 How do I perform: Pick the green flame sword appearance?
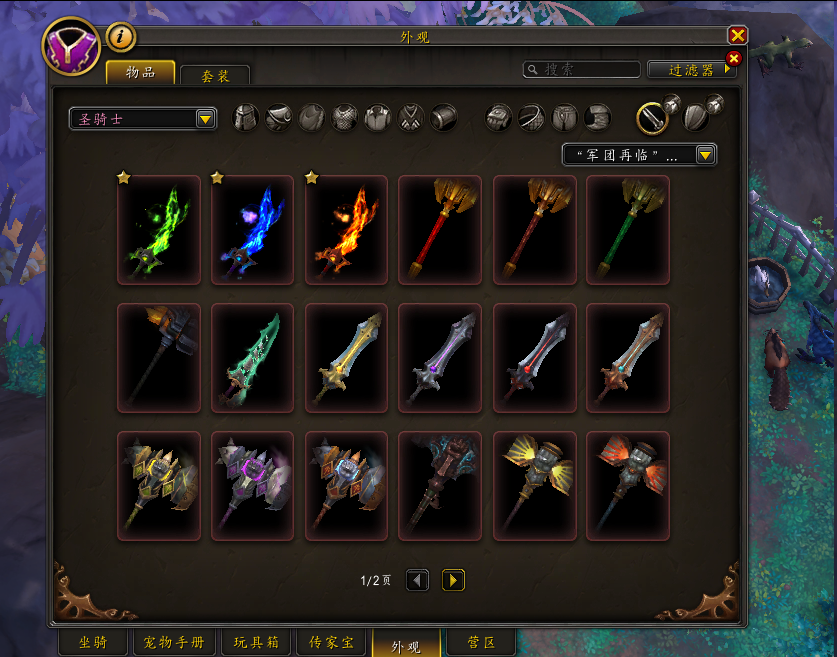[158, 230]
